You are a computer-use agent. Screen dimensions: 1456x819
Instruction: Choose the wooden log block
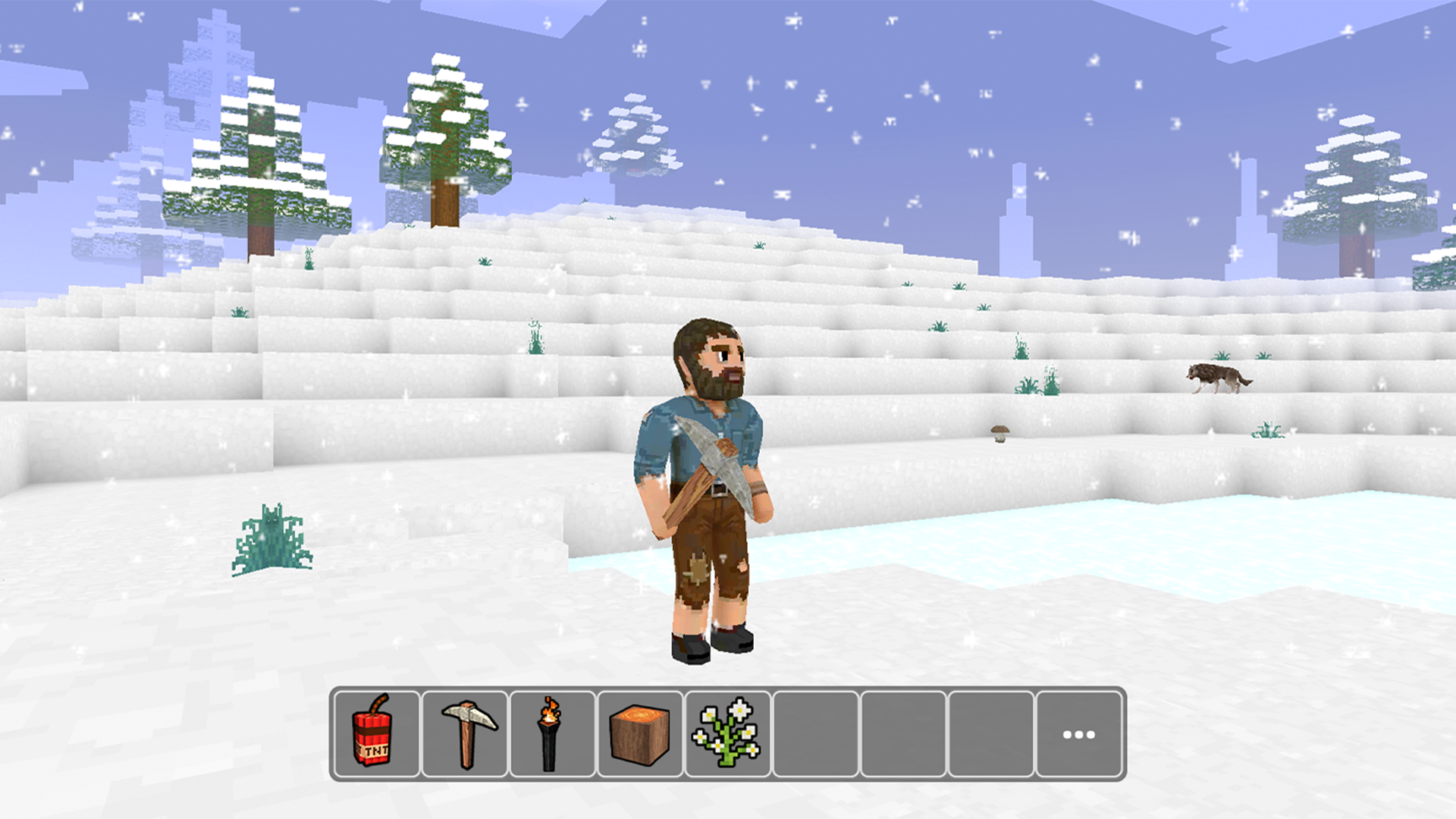tap(638, 734)
